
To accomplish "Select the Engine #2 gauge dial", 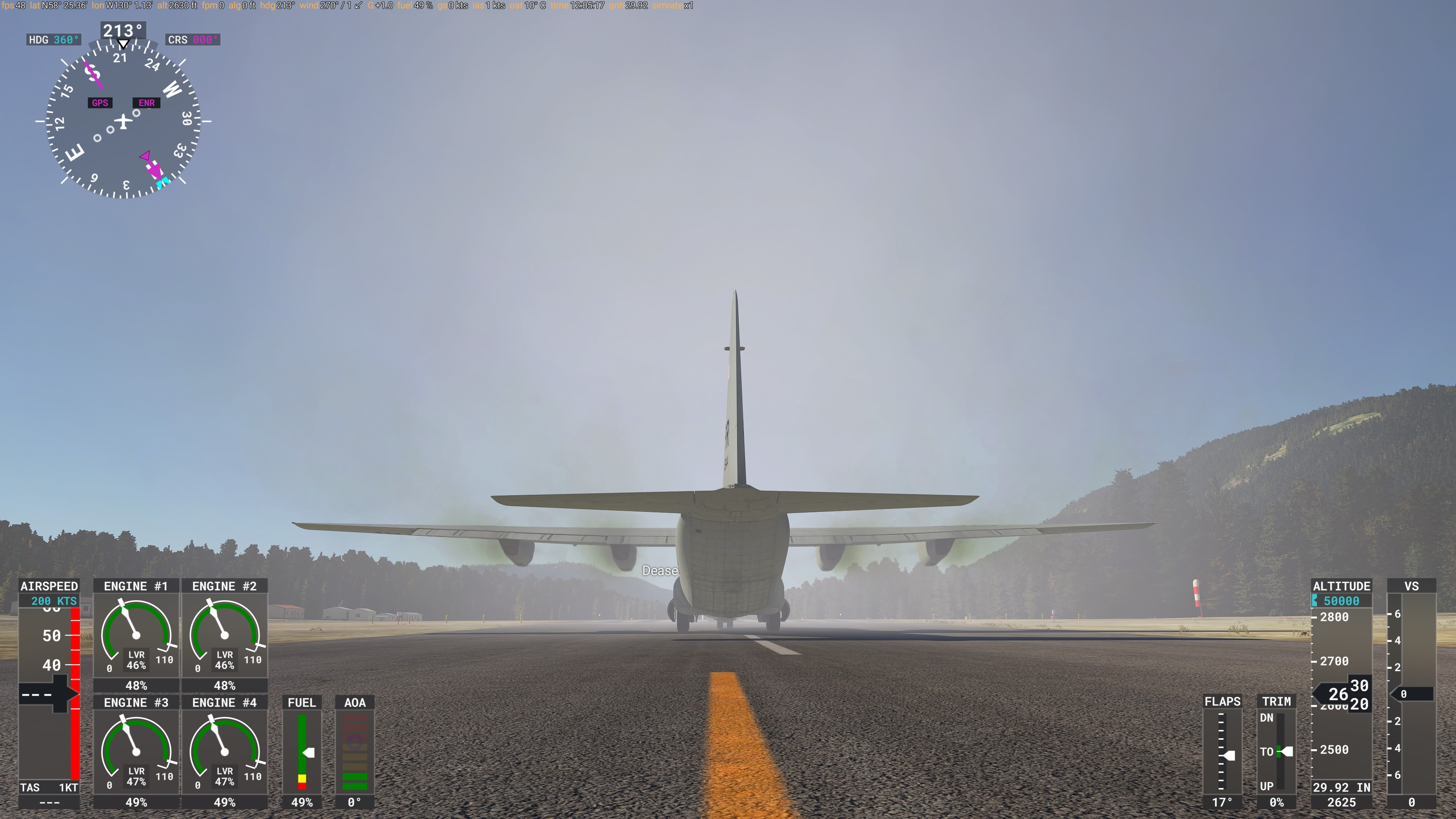I will 224,636.
